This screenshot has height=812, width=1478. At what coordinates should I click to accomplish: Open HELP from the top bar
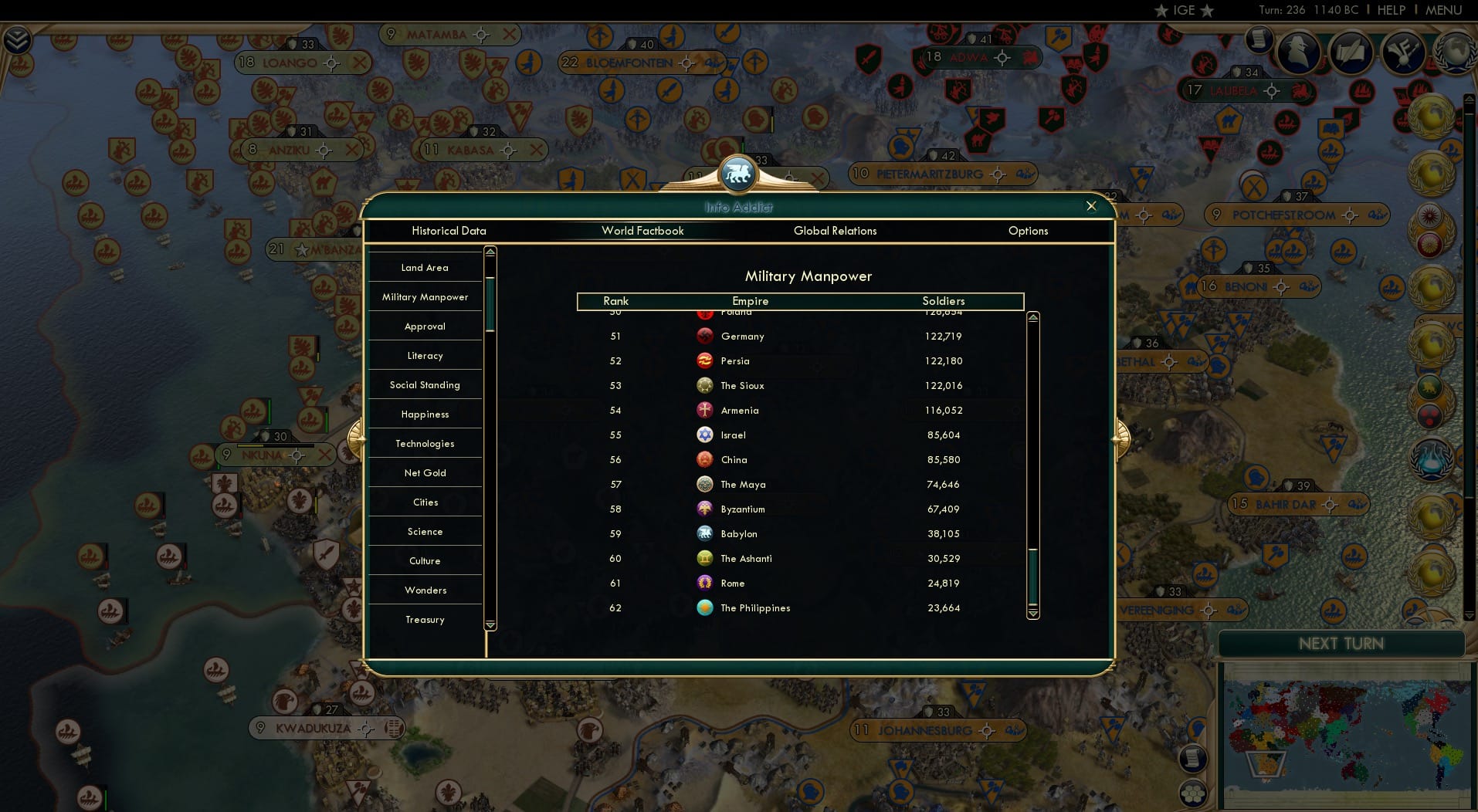1391,10
